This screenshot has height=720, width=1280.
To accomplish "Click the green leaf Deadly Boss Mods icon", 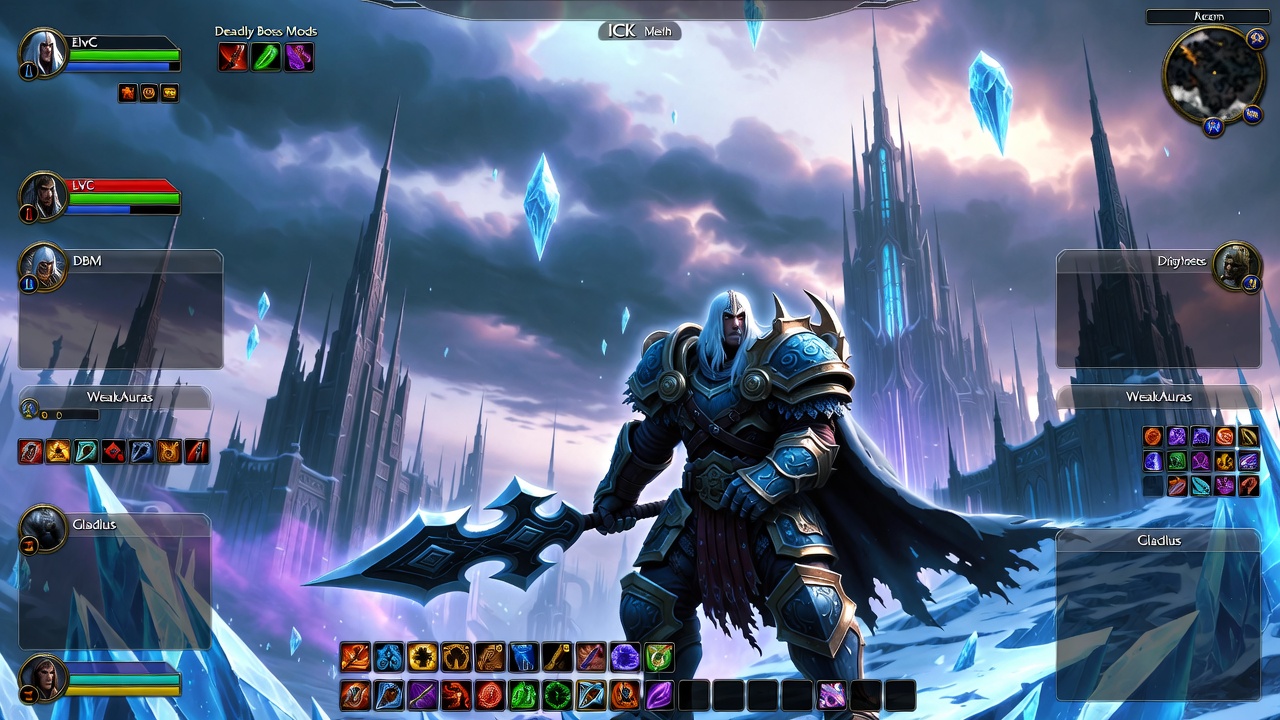I will click(266, 57).
